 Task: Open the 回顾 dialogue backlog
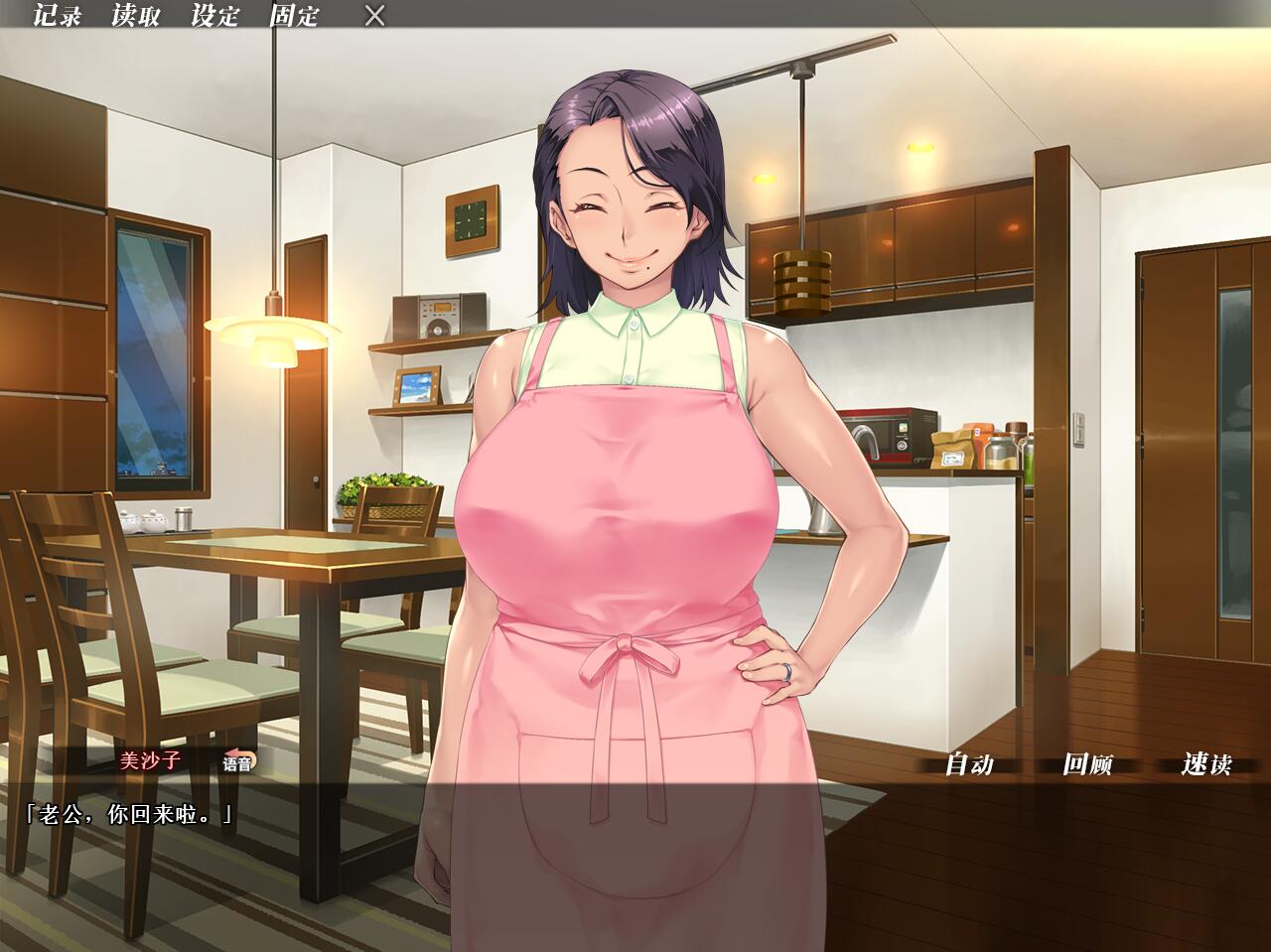tap(1087, 763)
